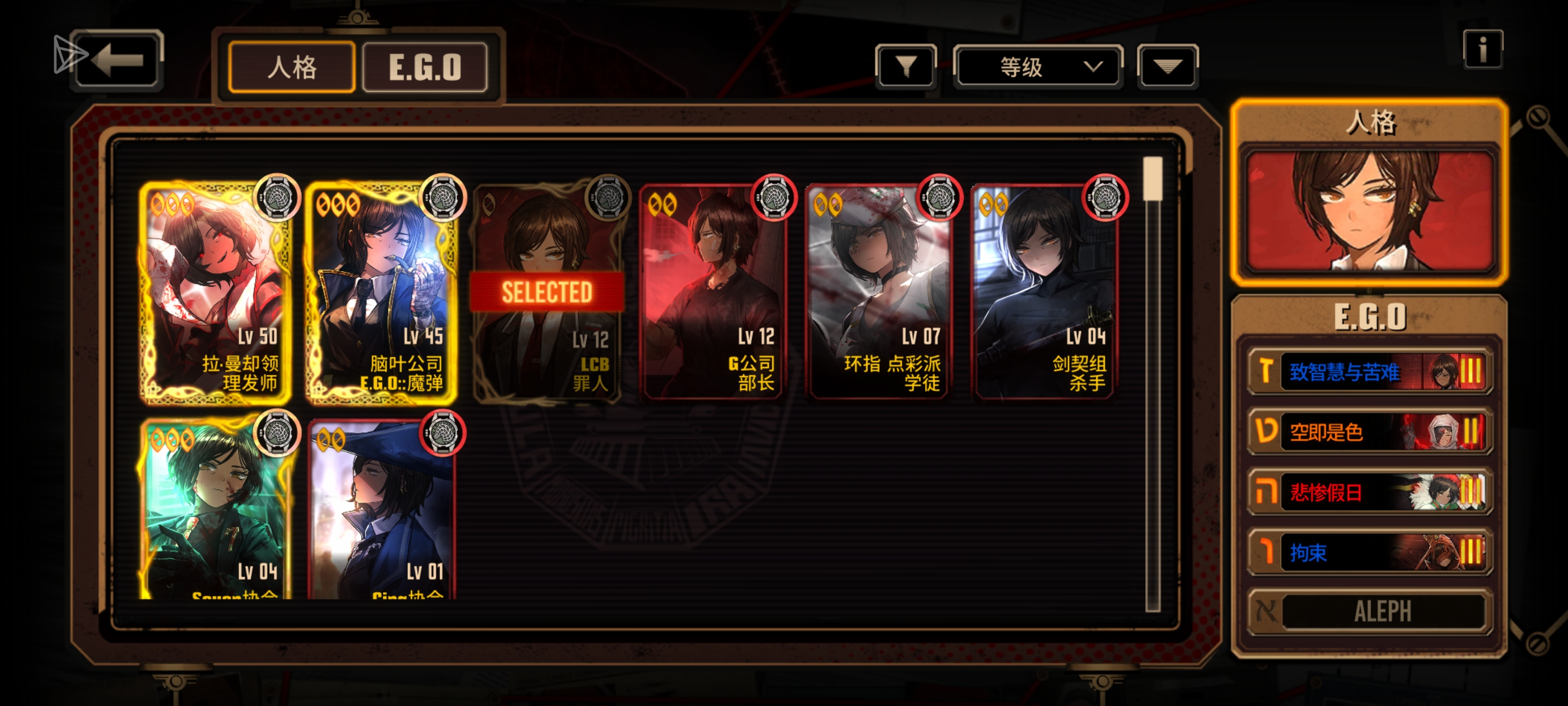Select the G公司 部长 identity card
Image resolution: width=1568 pixels, height=706 pixels.
(712, 292)
